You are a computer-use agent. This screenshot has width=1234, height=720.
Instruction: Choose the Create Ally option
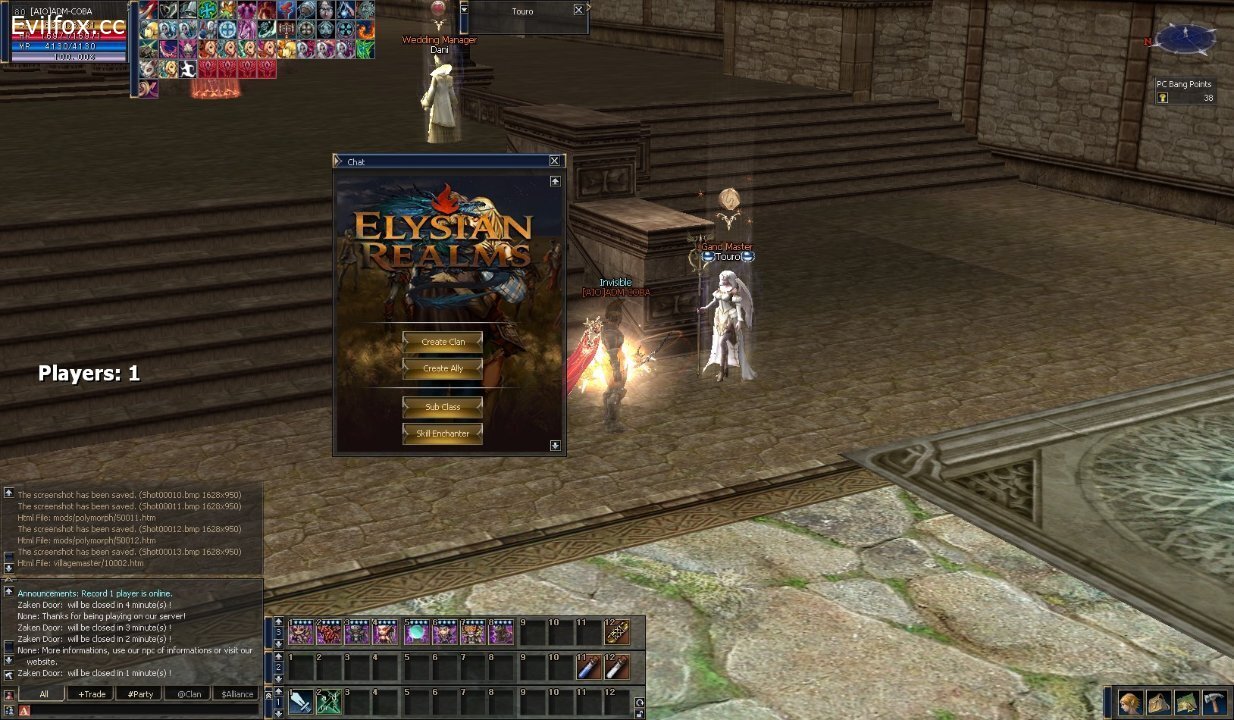442,369
